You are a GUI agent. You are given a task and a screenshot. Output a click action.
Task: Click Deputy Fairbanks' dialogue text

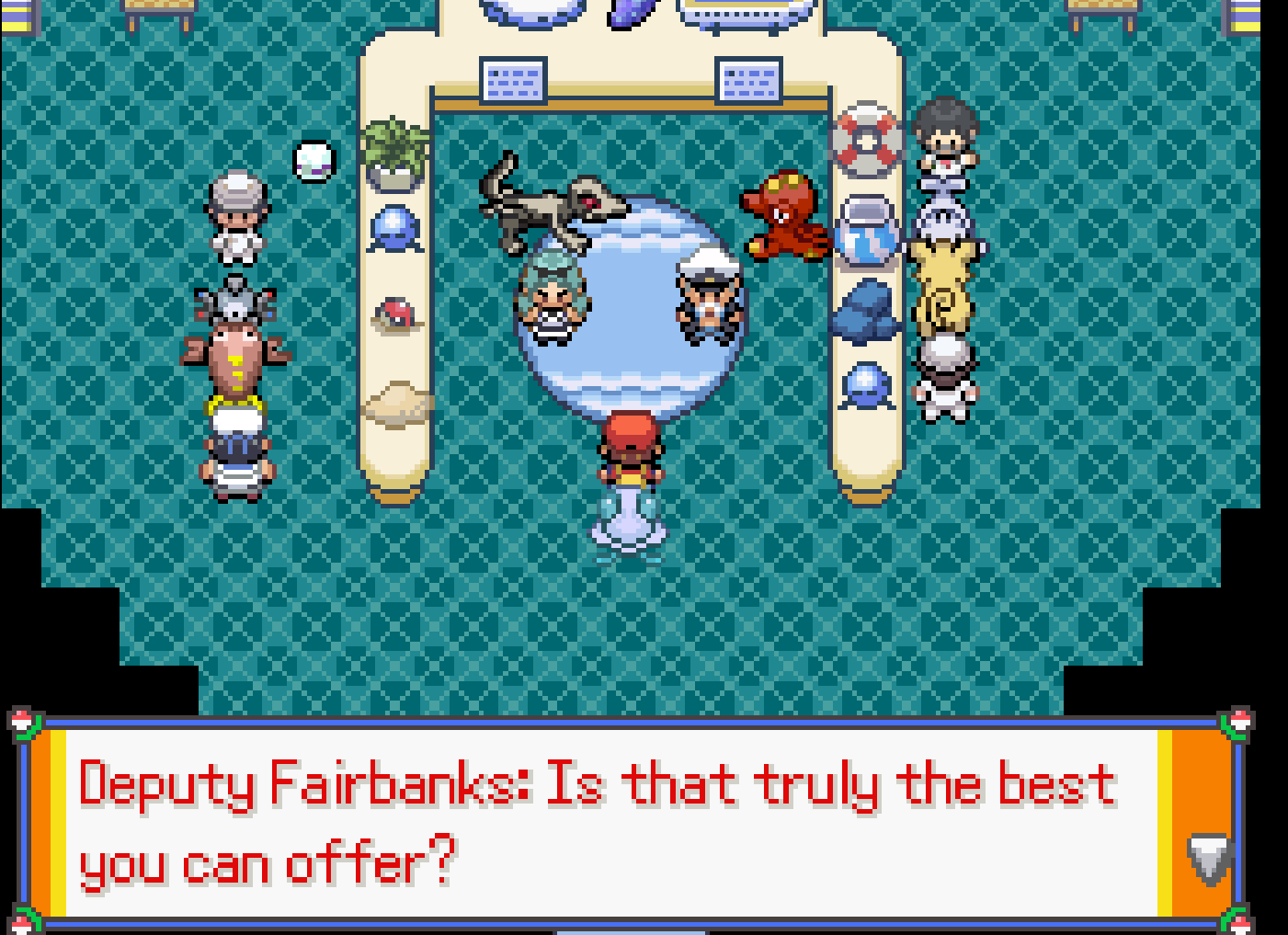pos(596,818)
